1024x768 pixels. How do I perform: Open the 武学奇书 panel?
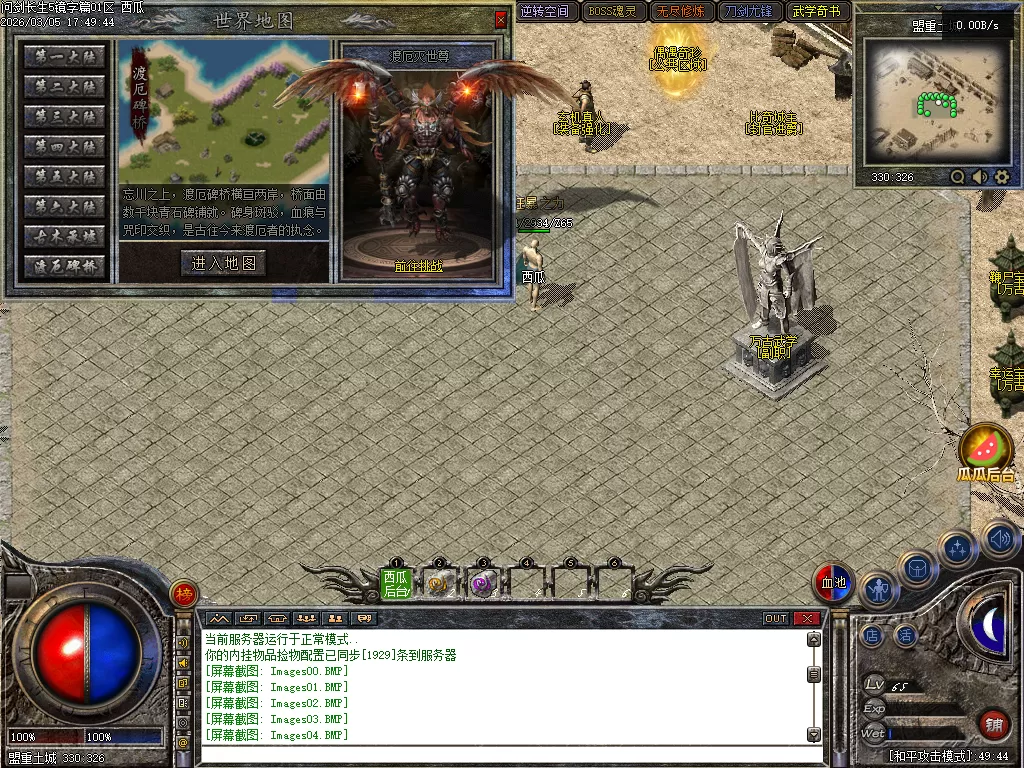[817, 12]
